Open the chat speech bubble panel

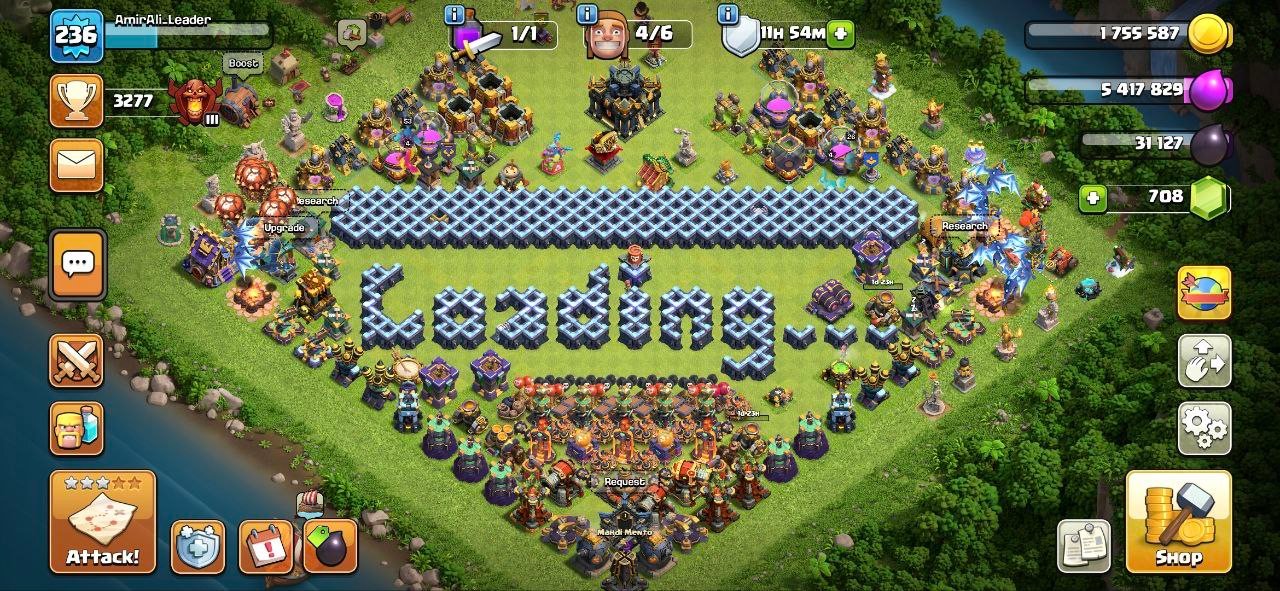click(x=77, y=264)
